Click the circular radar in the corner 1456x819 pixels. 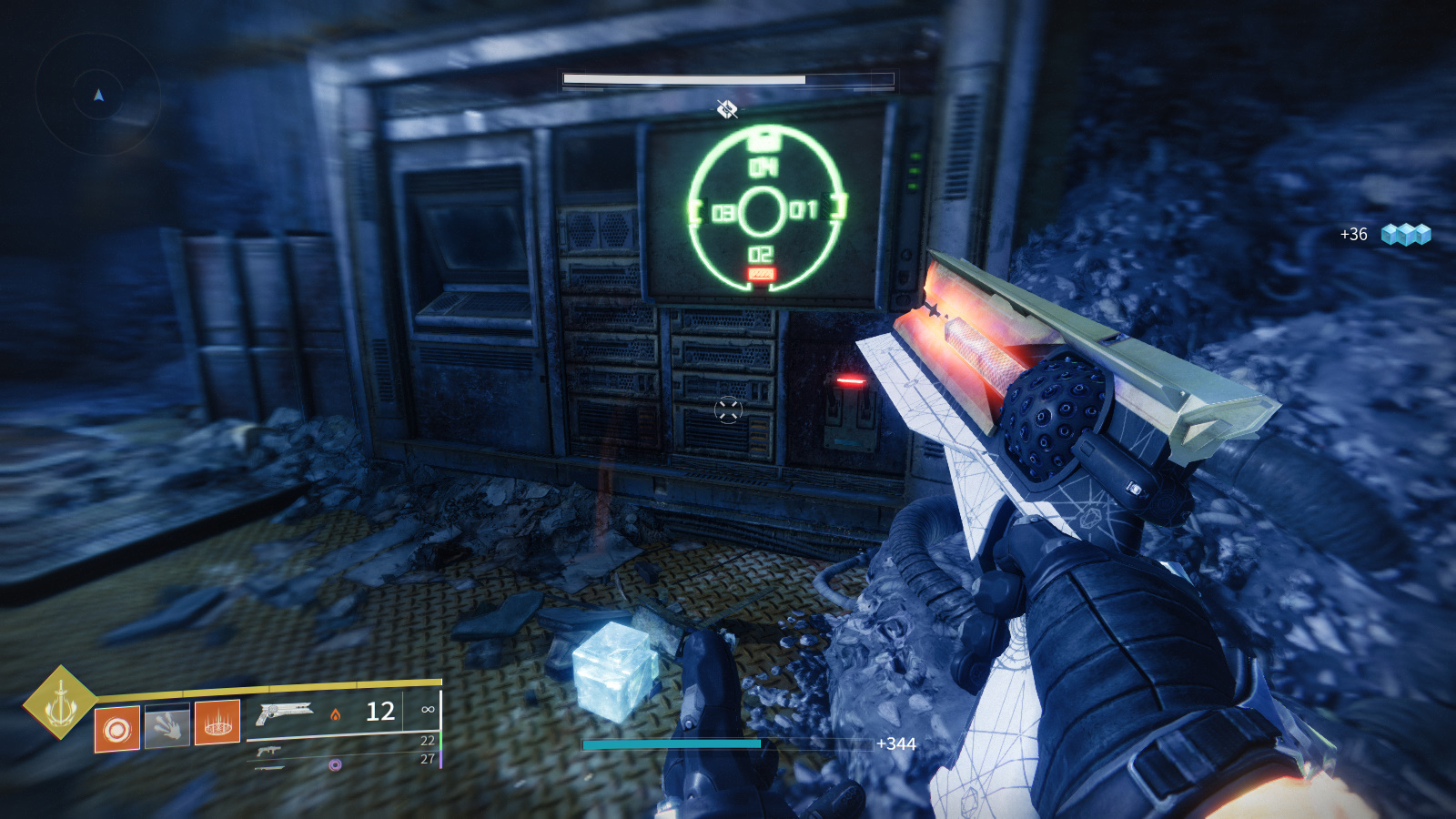[x=98, y=94]
